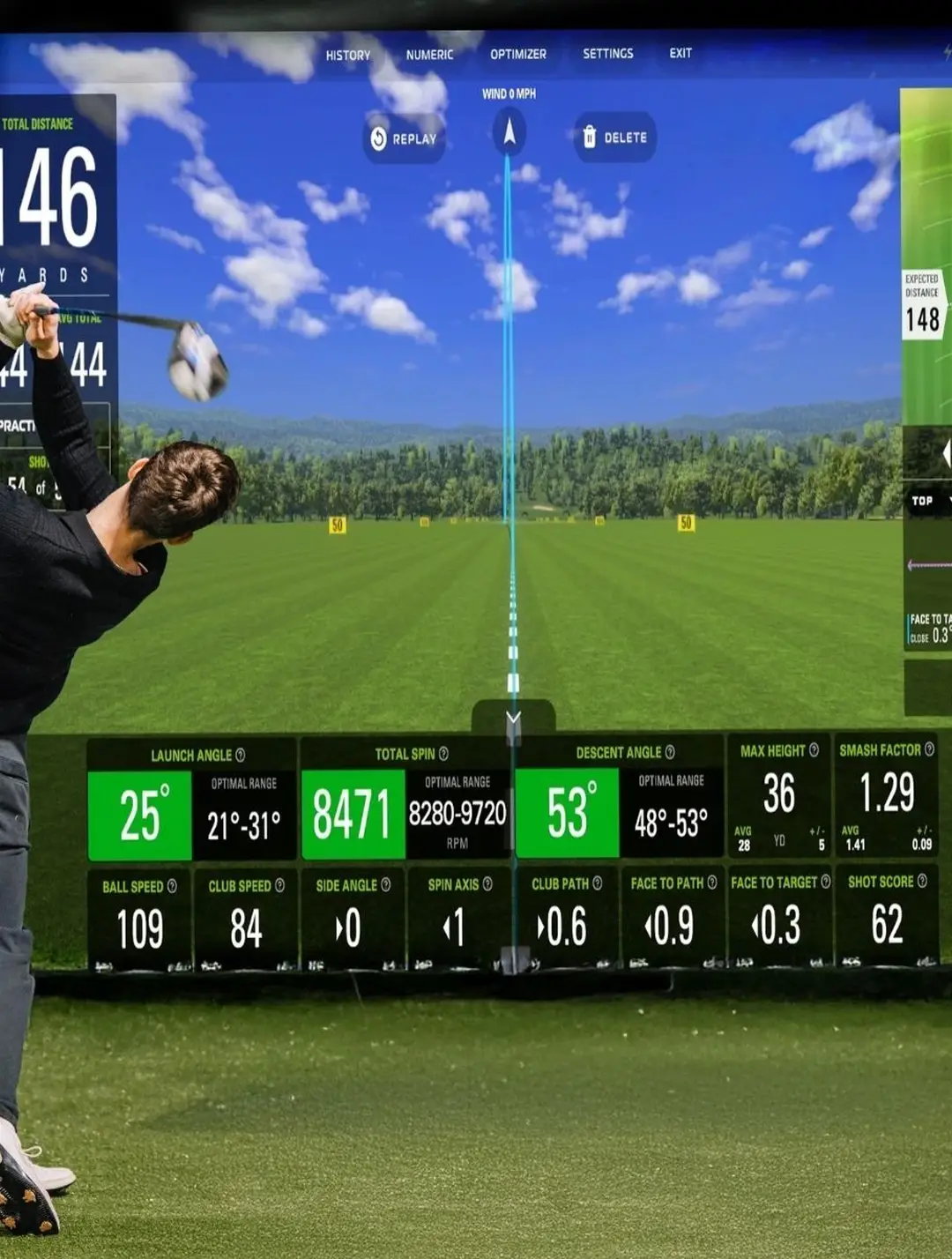Delete the current shot
Viewport: 952px width, 1259px height.
point(615,138)
